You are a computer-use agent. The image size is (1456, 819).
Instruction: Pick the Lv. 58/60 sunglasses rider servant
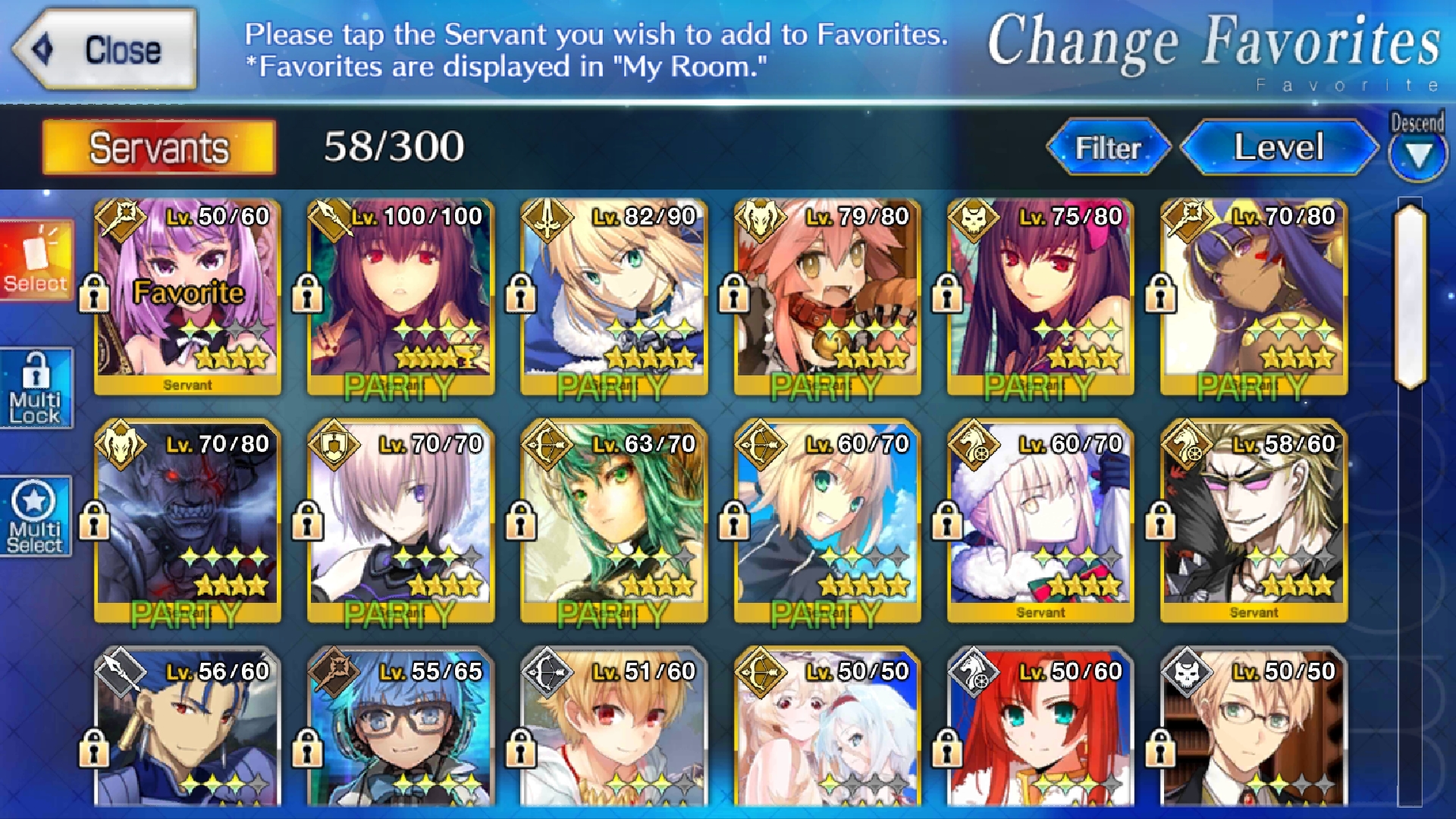pos(1254,522)
